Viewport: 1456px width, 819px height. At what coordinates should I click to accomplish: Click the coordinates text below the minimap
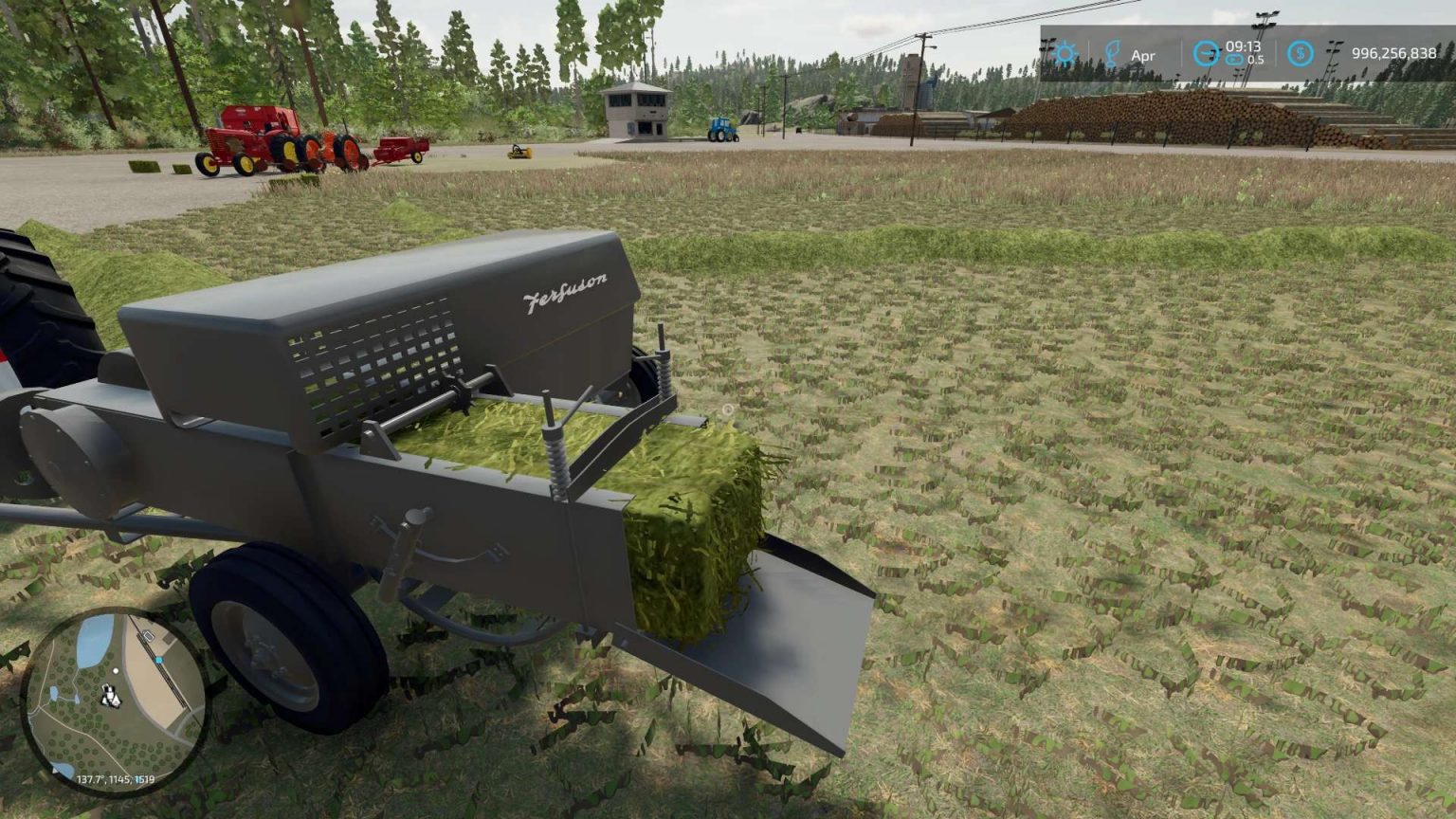coord(116,780)
